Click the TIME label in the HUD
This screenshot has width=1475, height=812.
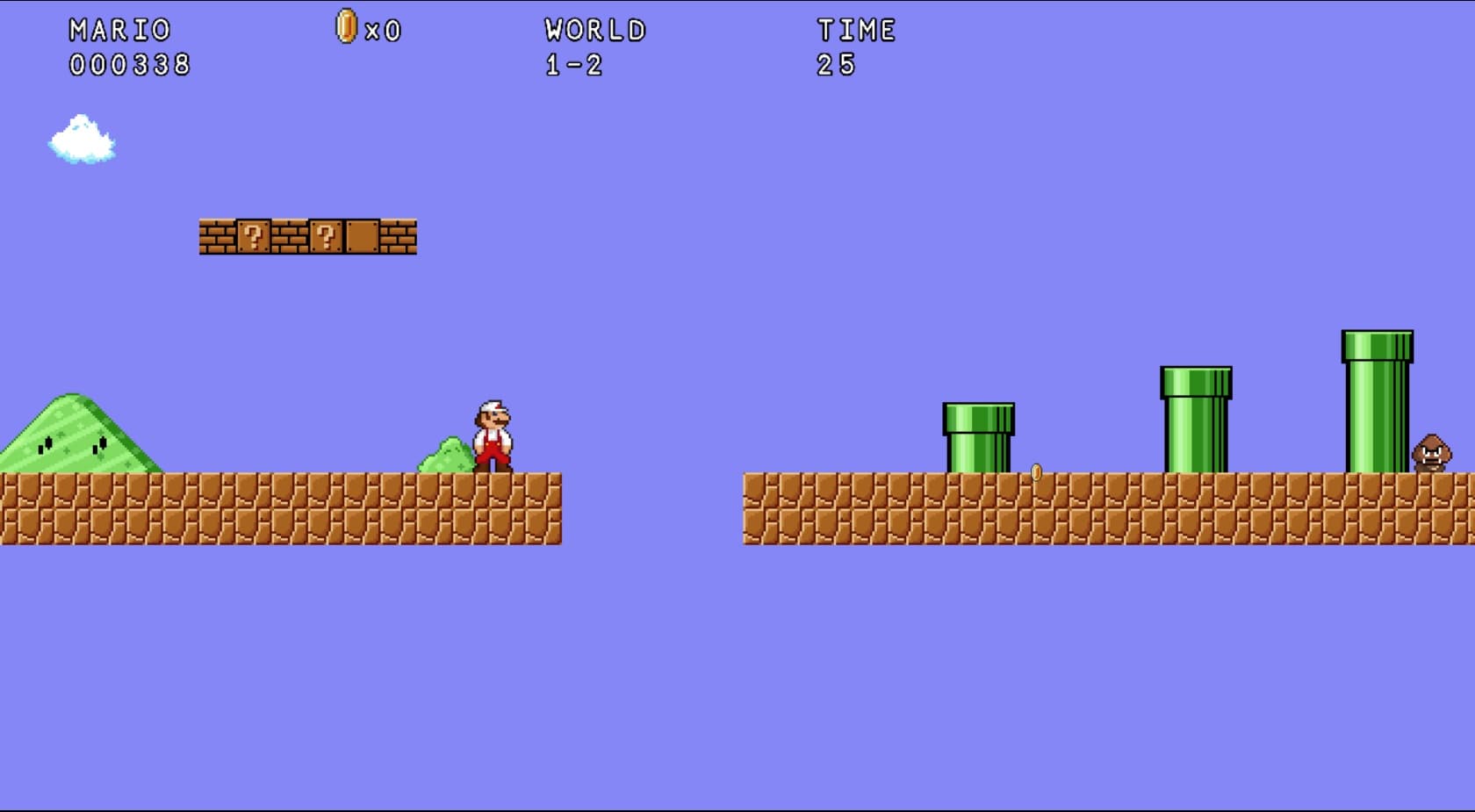[855, 29]
